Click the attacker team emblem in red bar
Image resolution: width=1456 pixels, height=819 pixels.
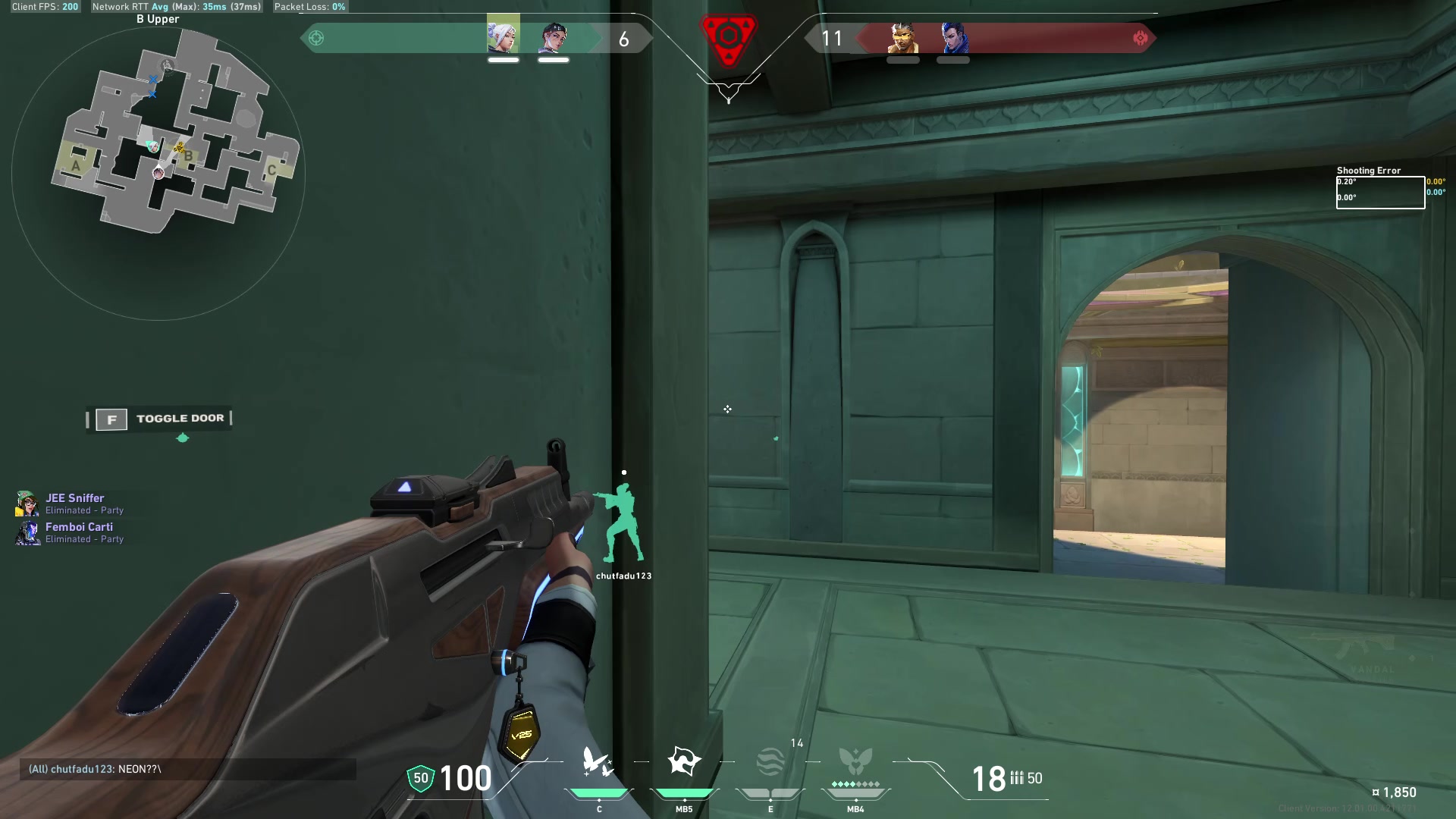click(1140, 38)
